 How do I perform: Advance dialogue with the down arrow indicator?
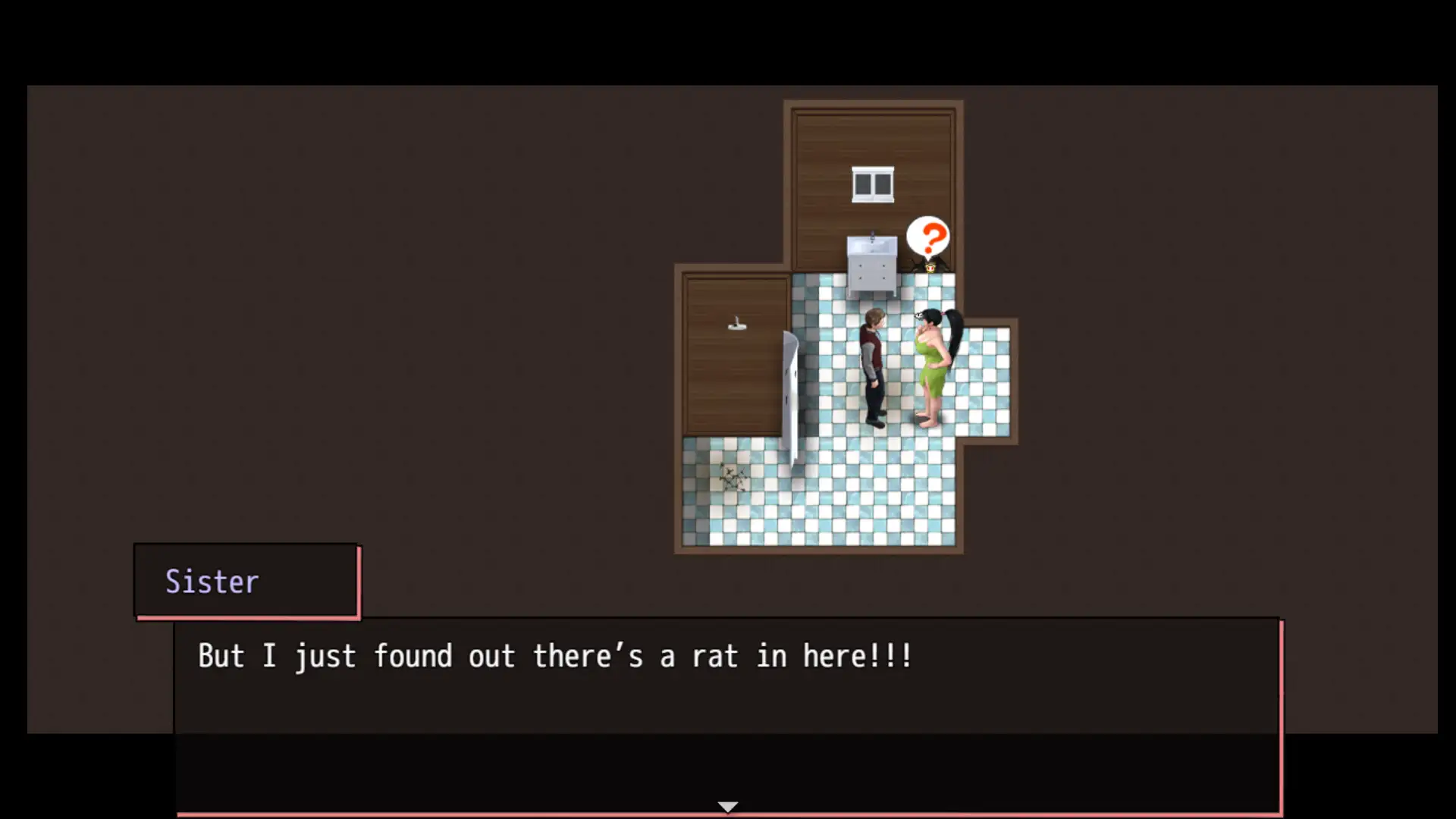[x=727, y=806]
